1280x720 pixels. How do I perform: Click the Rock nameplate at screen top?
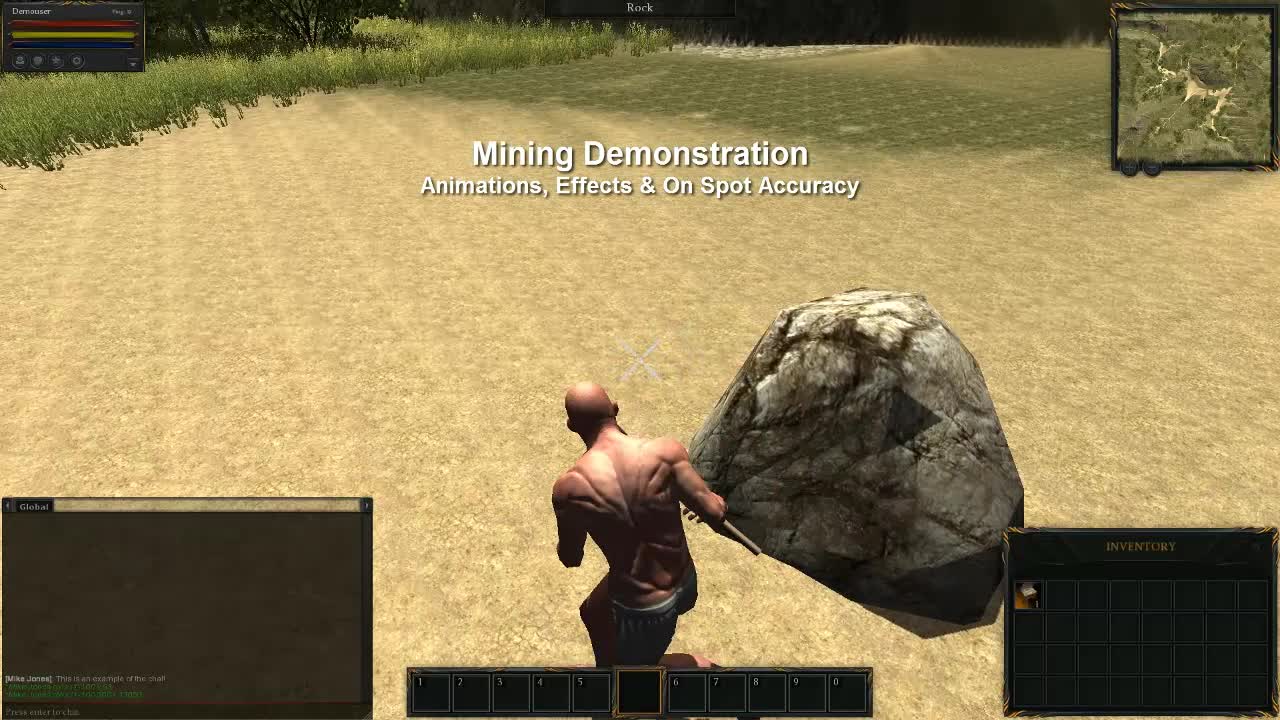(x=639, y=7)
